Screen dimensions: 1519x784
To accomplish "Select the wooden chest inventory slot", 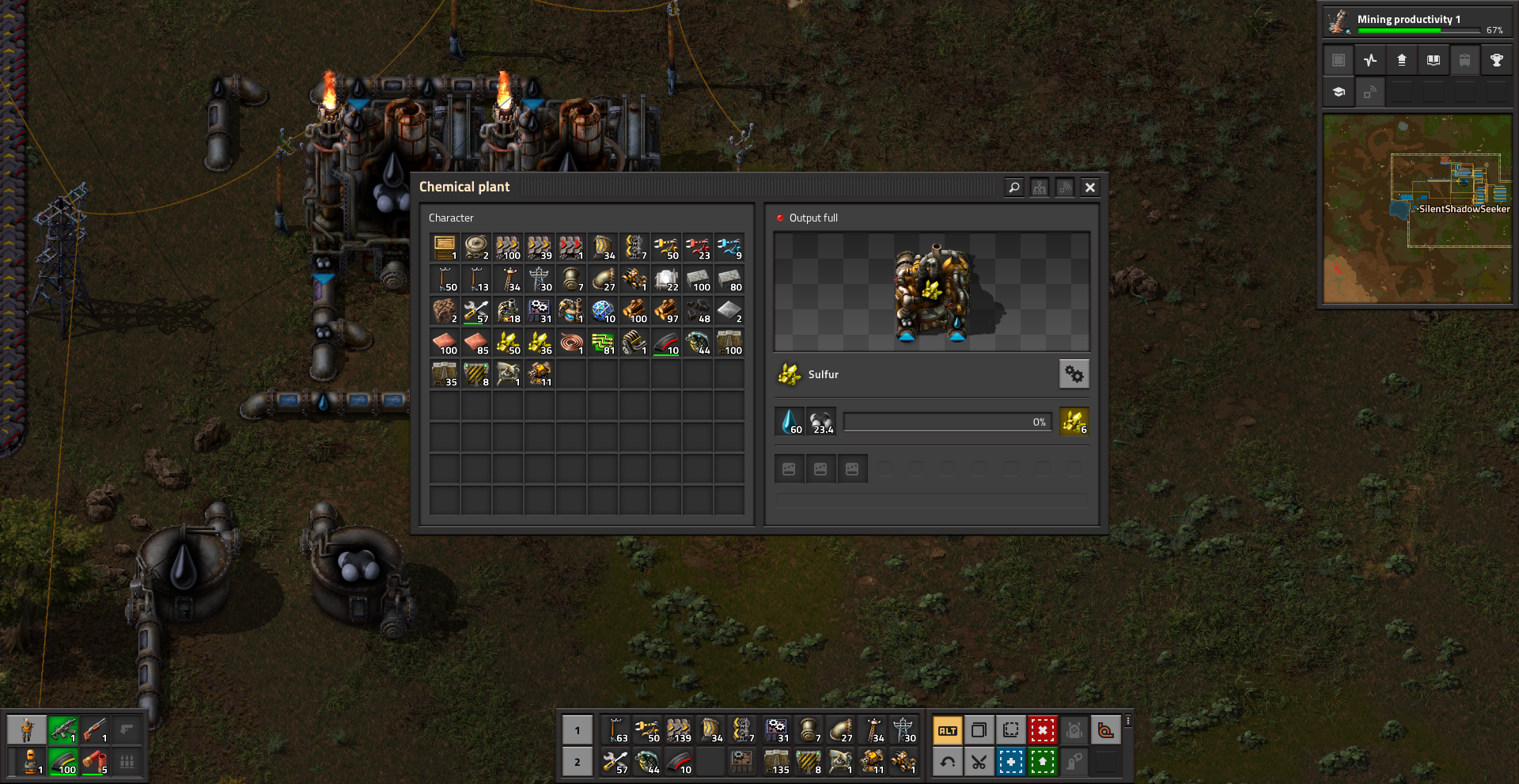I will [x=445, y=248].
